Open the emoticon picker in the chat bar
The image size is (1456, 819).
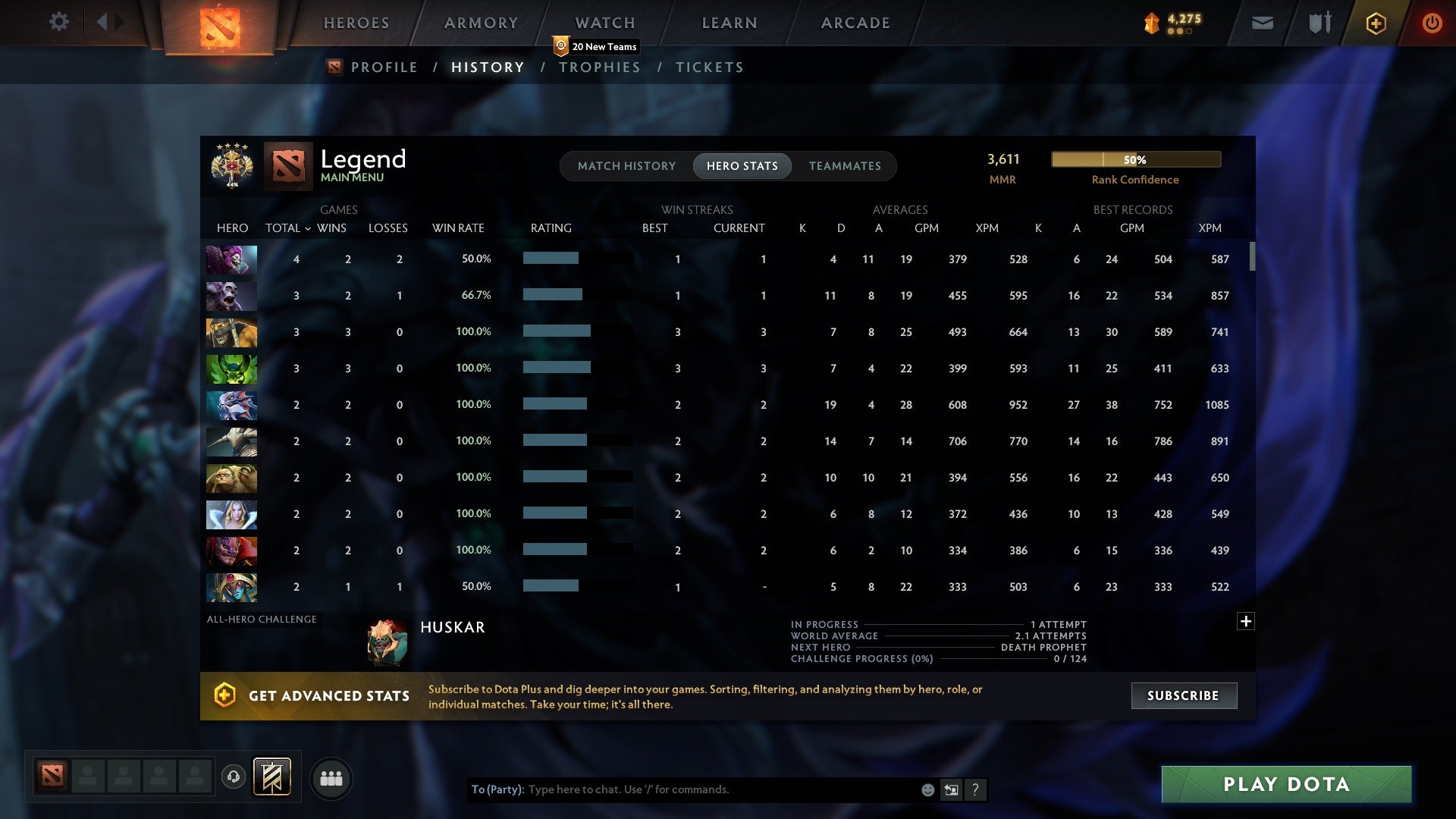tap(927, 789)
